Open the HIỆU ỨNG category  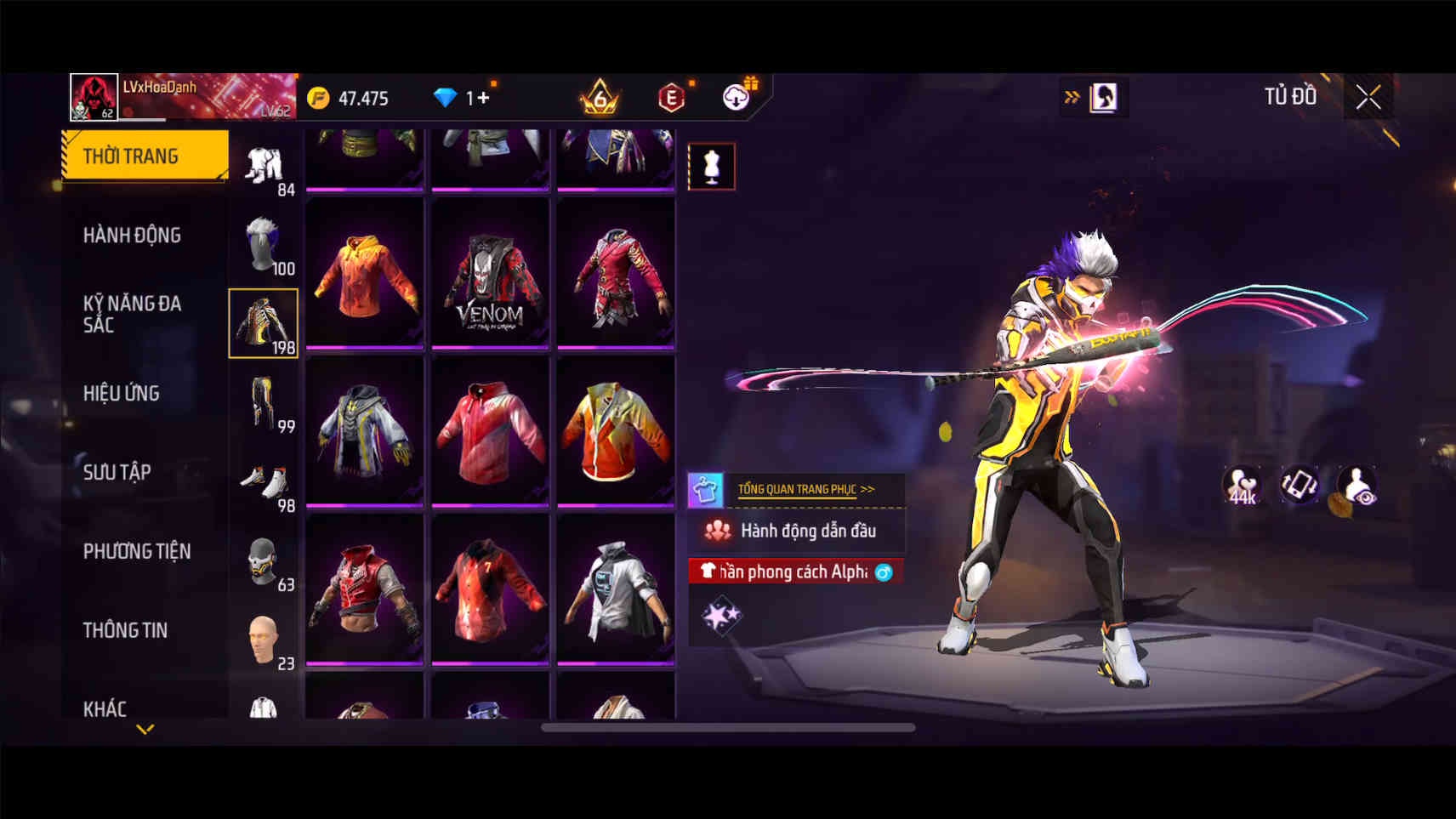[x=122, y=393]
